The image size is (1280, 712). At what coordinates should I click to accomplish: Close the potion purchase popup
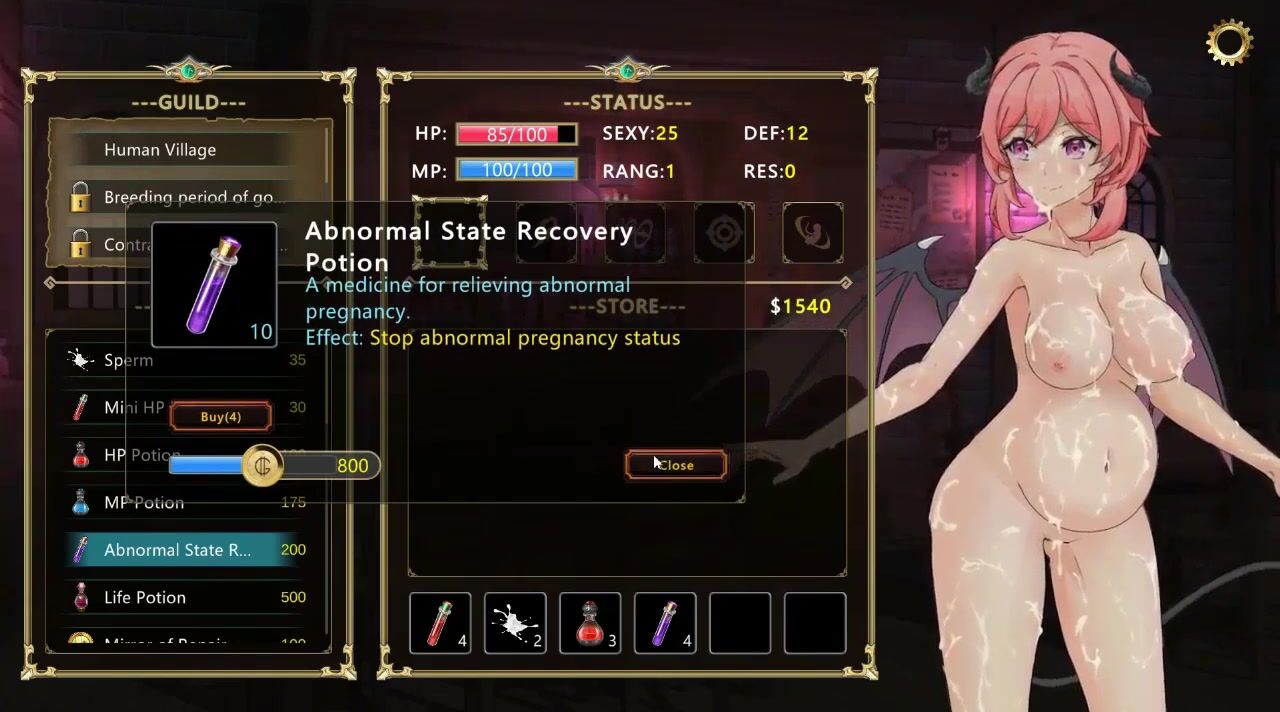tap(676, 465)
